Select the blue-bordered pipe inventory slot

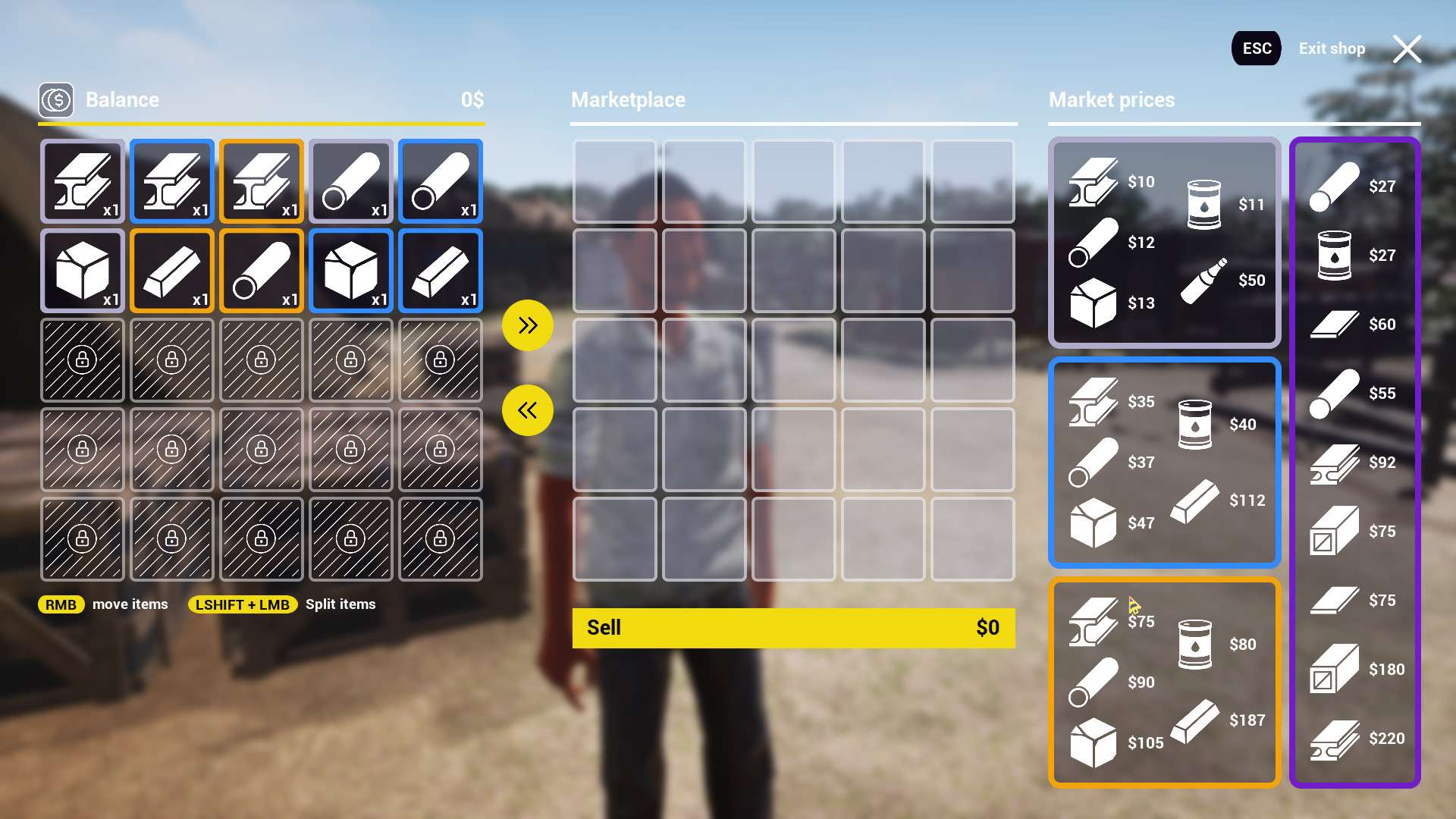[441, 181]
